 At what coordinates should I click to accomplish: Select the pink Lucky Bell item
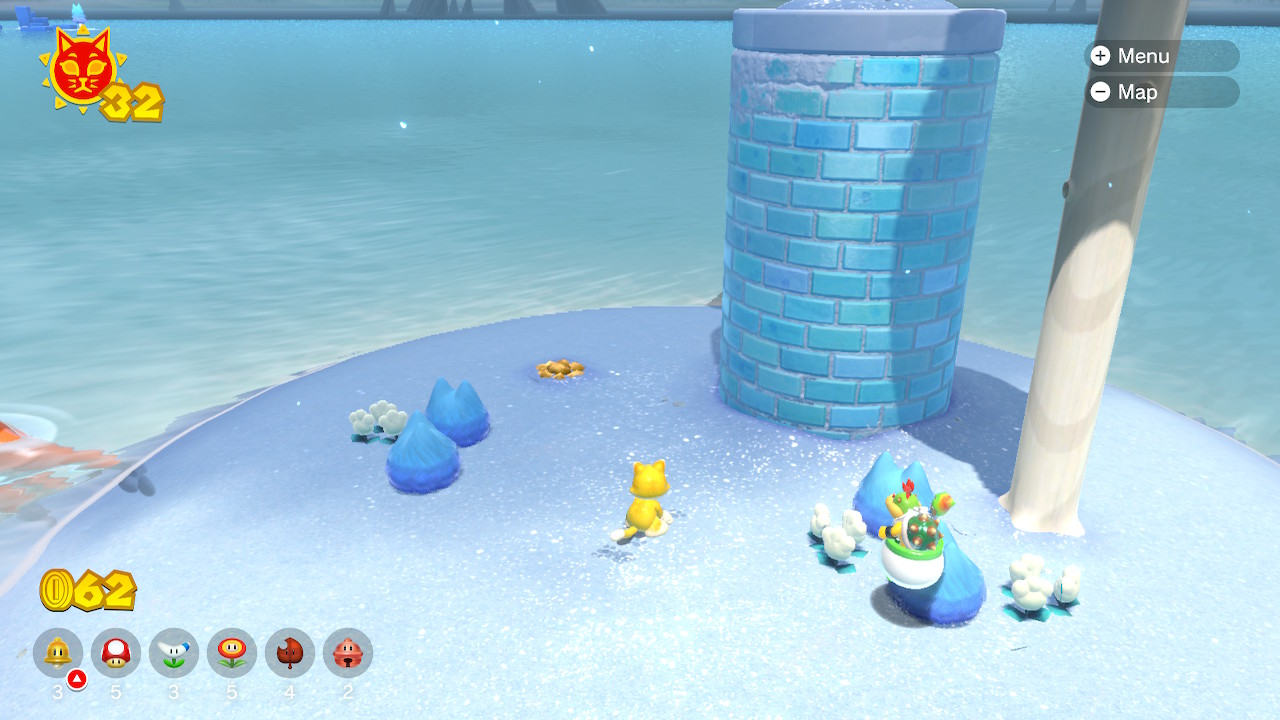(x=348, y=653)
